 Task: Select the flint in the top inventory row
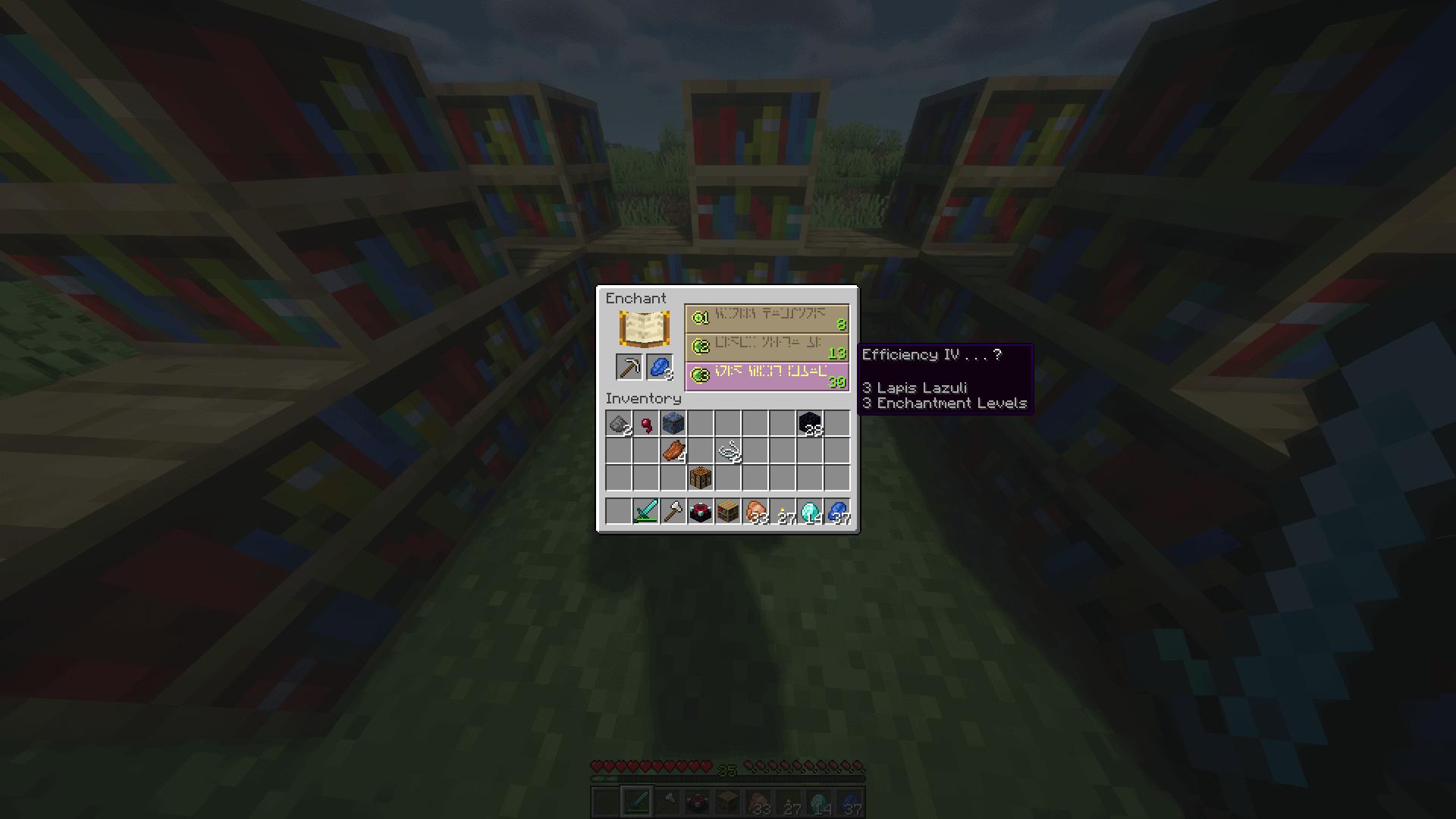click(618, 423)
